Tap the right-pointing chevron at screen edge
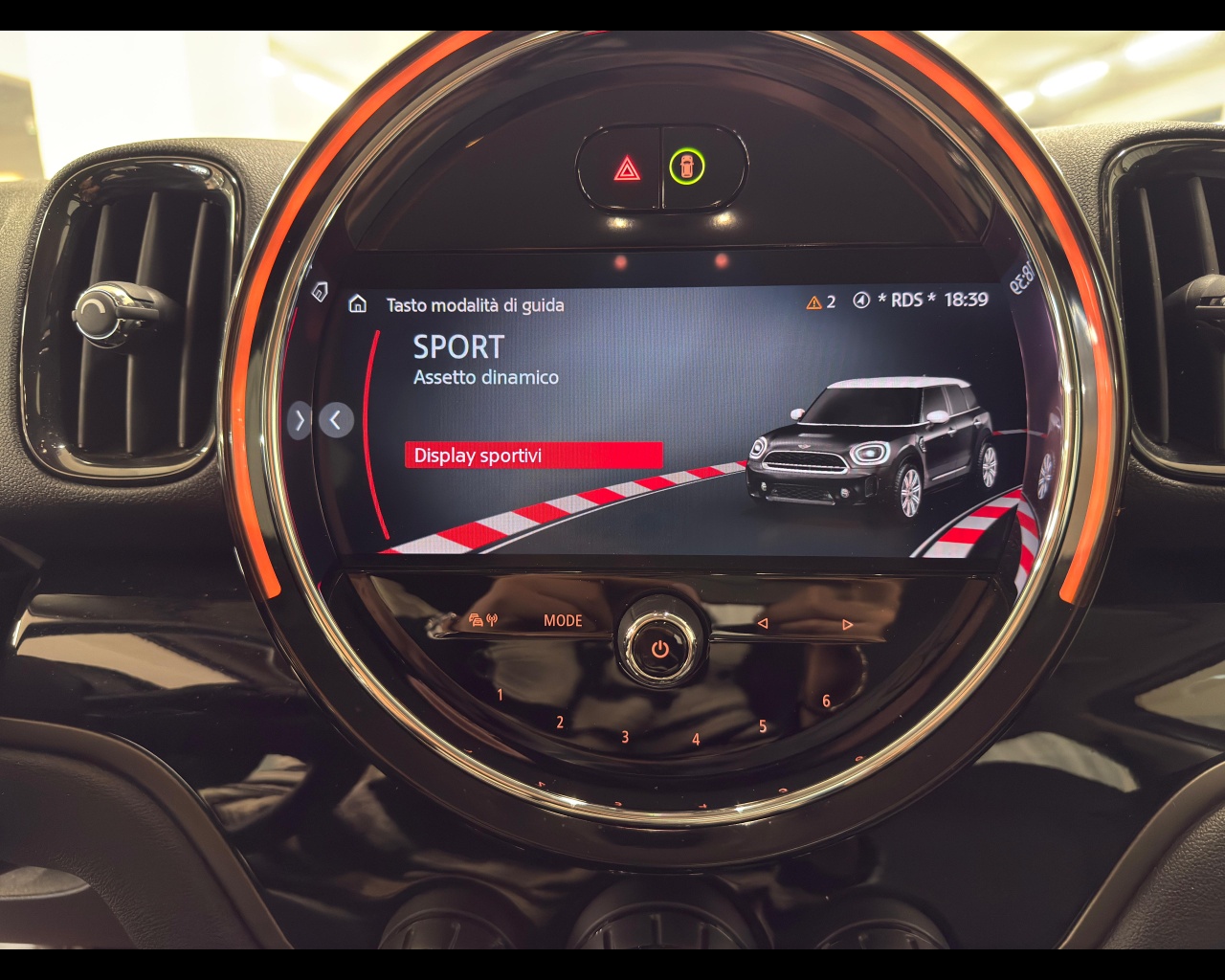Image resolution: width=1225 pixels, height=980 pixels. (300, 419)
